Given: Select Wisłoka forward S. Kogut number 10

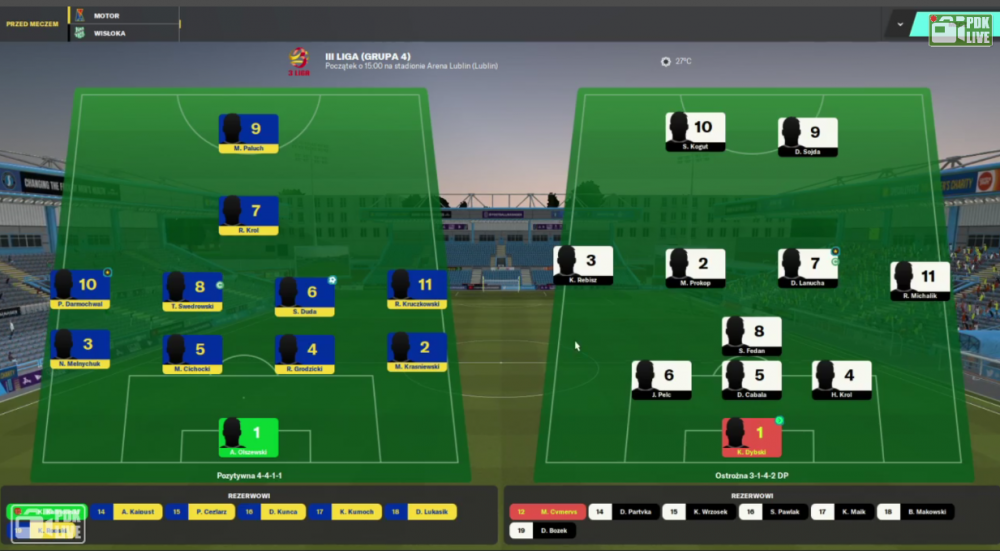Looking at the screenshot, I should coord(695,132).
